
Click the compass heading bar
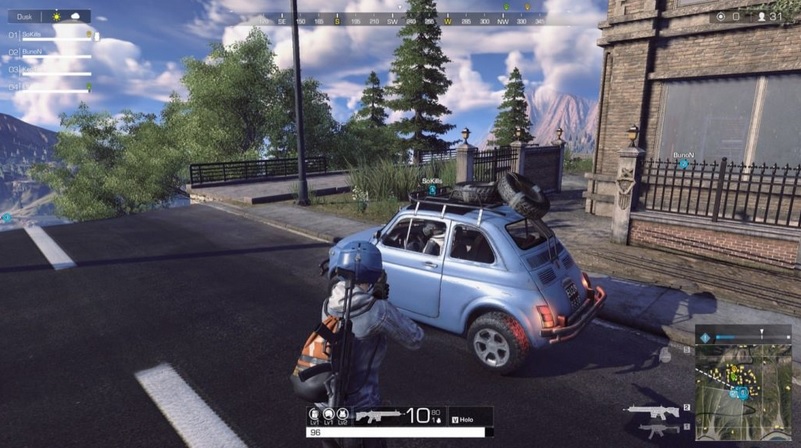tap(400, 19)
